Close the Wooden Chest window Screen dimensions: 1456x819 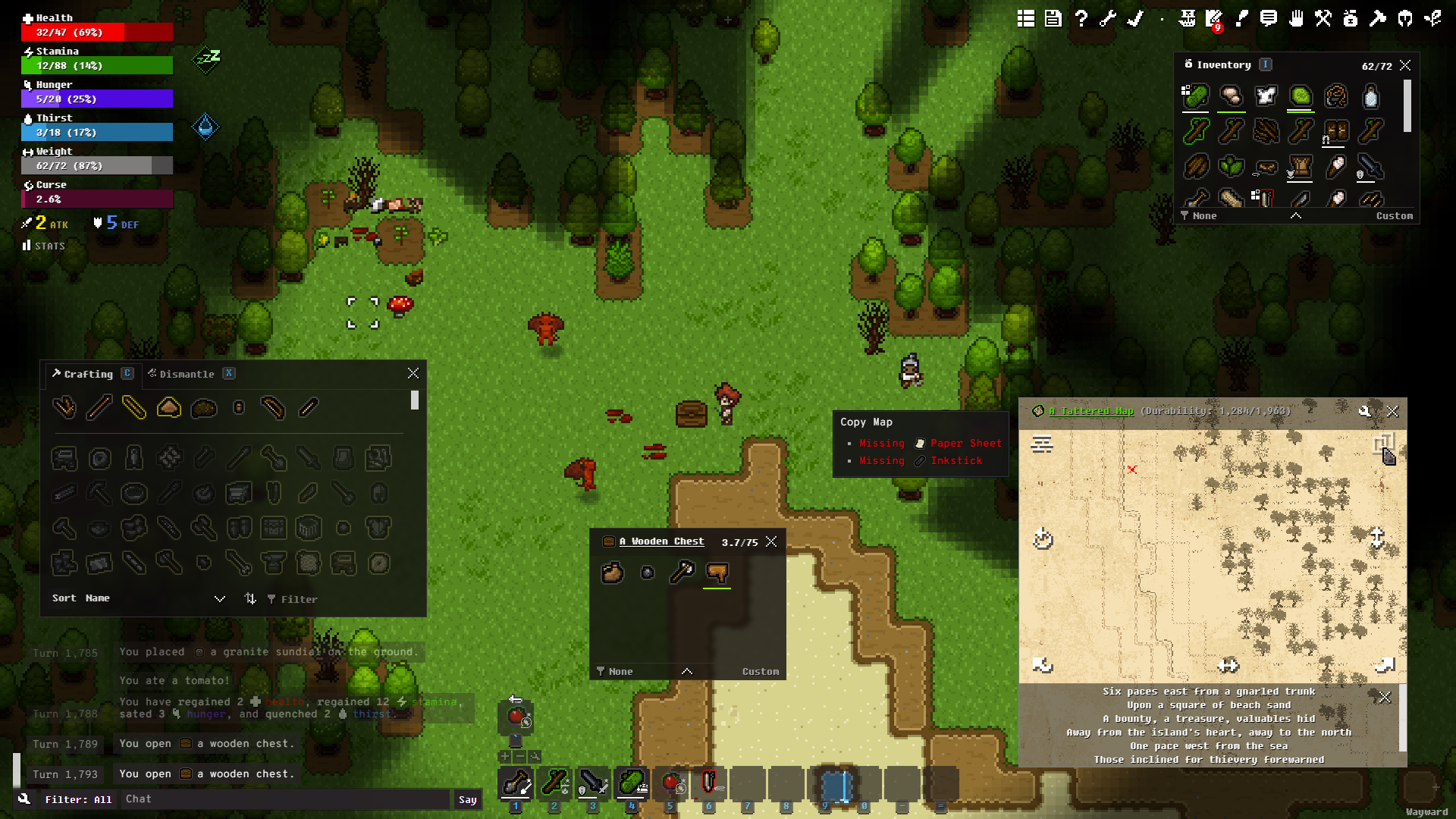771,541
